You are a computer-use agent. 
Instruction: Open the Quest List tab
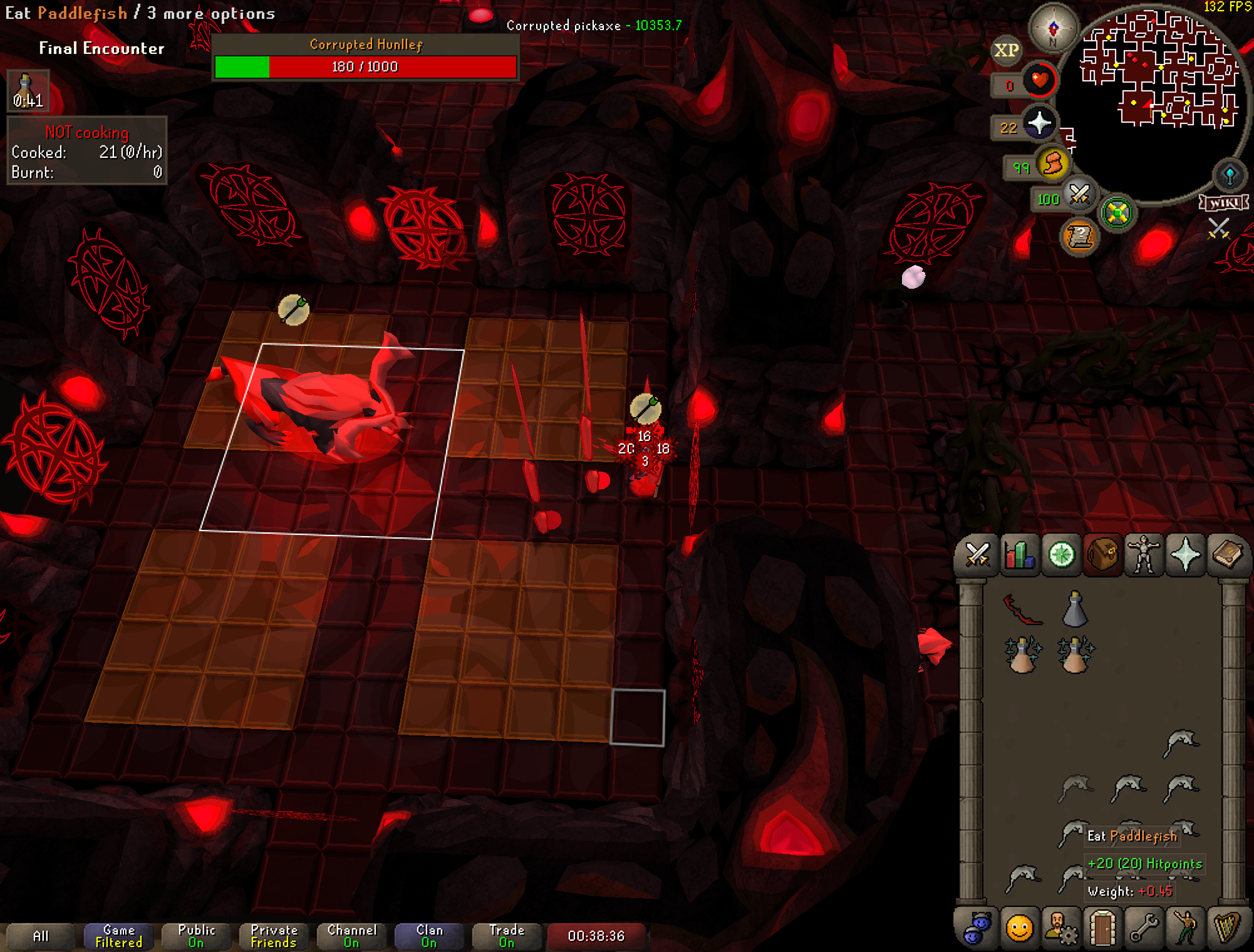[x=1061, y=555]
